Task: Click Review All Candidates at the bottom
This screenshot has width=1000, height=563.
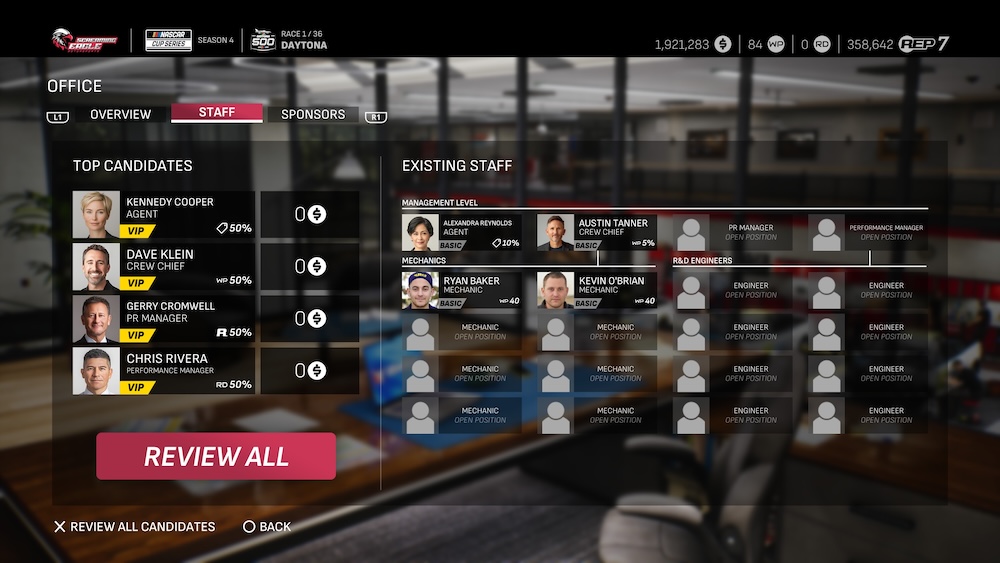Action: click(134, 526)
